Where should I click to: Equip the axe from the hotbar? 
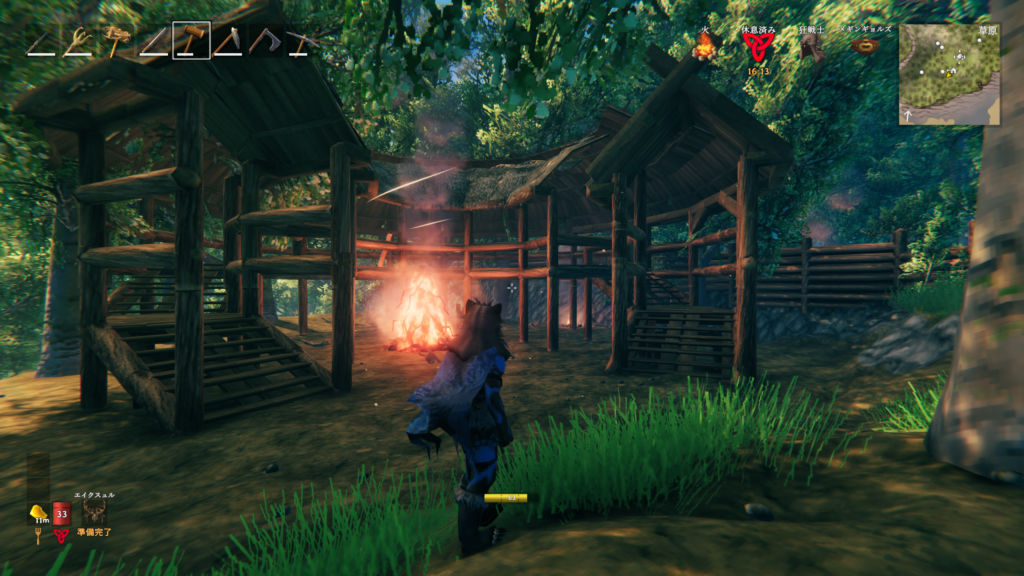265,41
